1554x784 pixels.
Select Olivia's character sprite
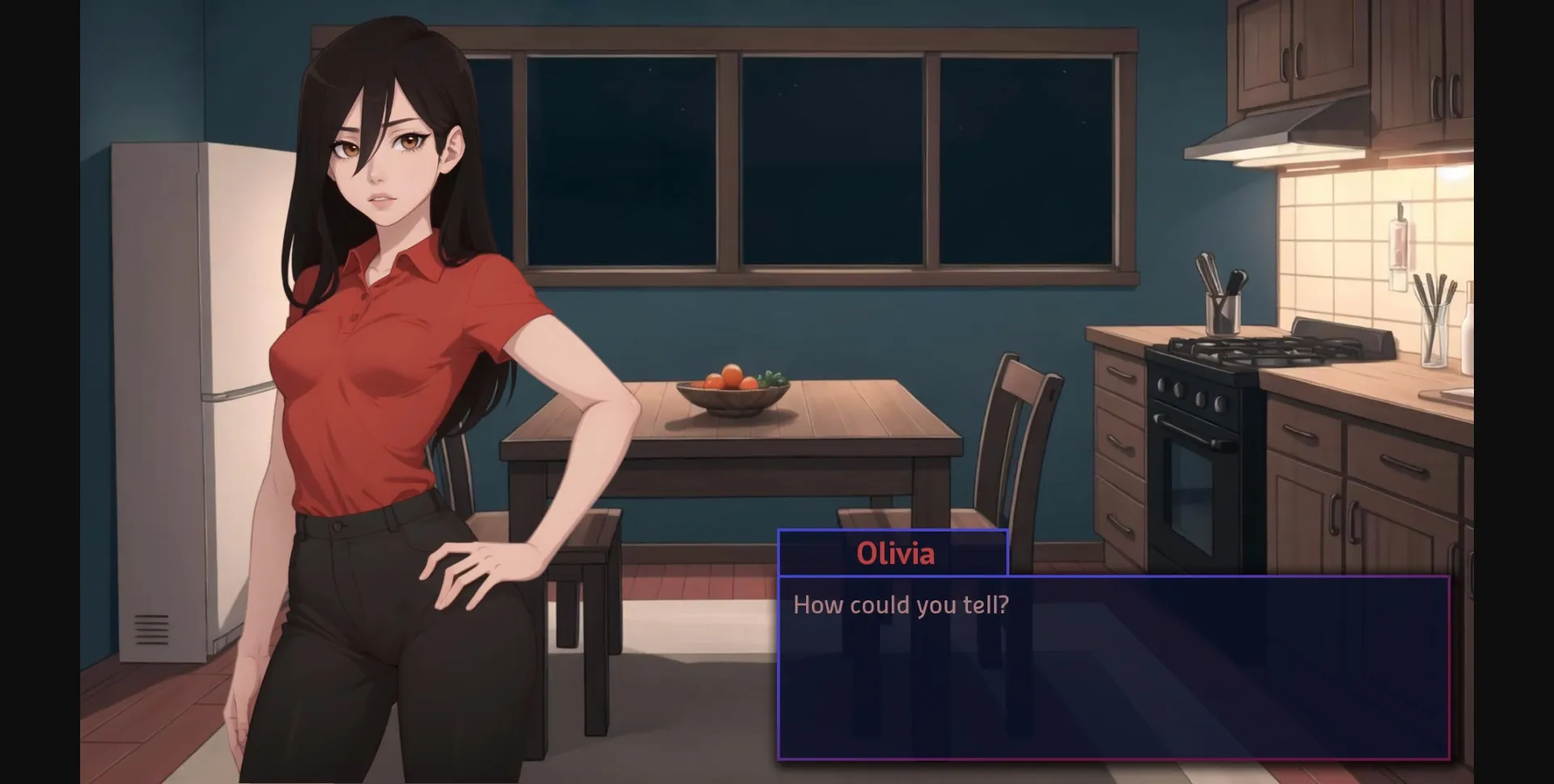point(380,364)
